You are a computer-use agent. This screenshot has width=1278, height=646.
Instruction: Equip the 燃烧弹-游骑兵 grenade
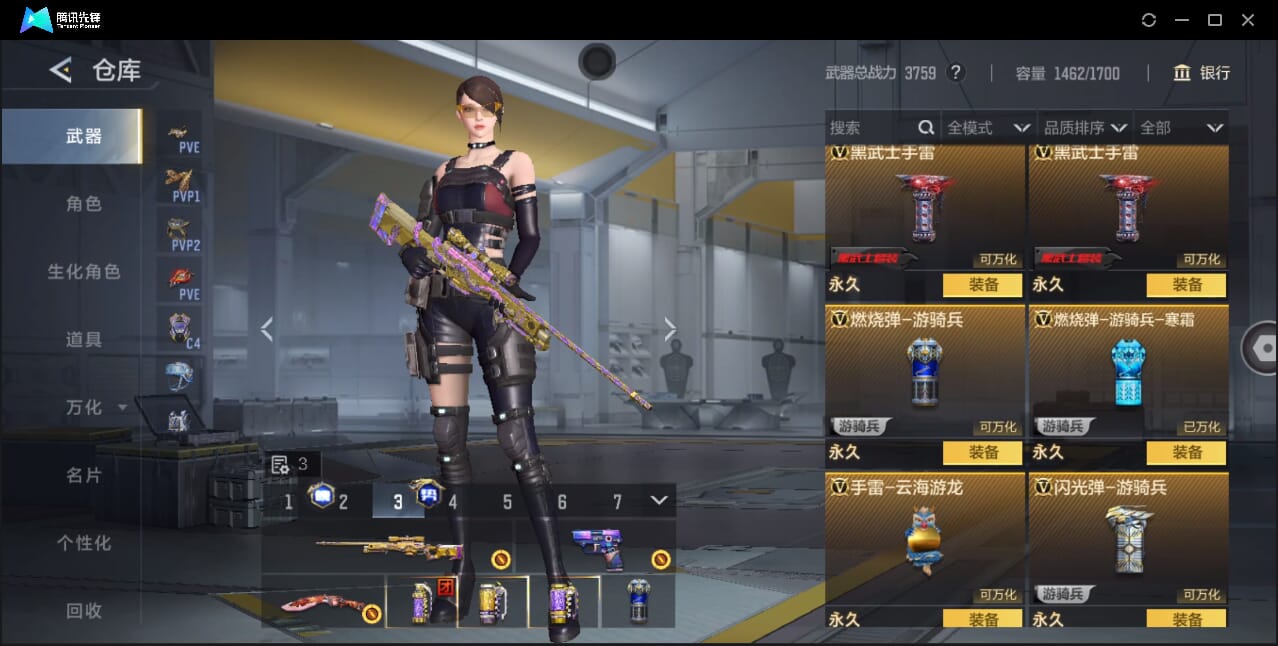coord(983,453)
